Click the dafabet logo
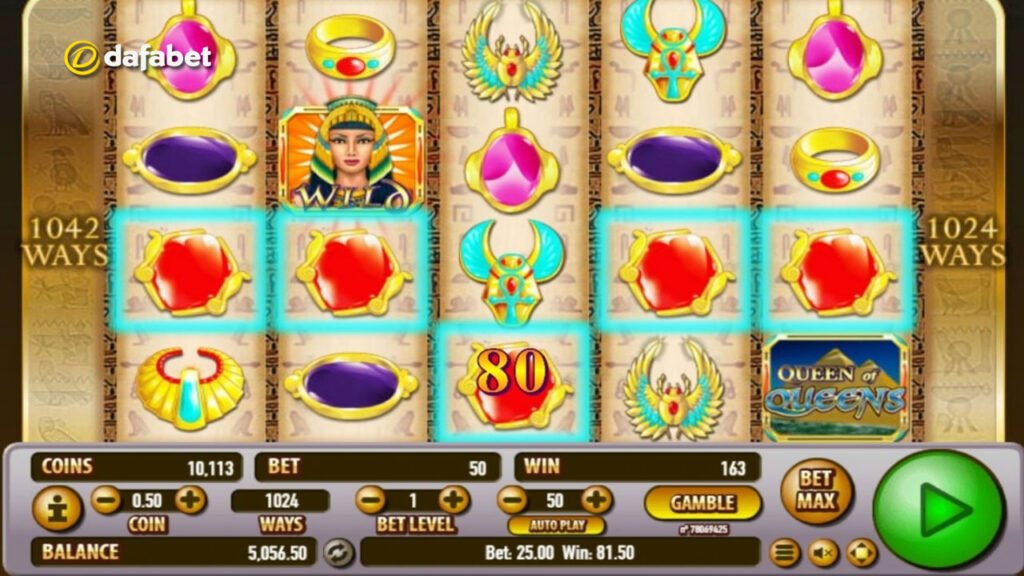Viewport: 1024px width, 576px height. point(139,57)
